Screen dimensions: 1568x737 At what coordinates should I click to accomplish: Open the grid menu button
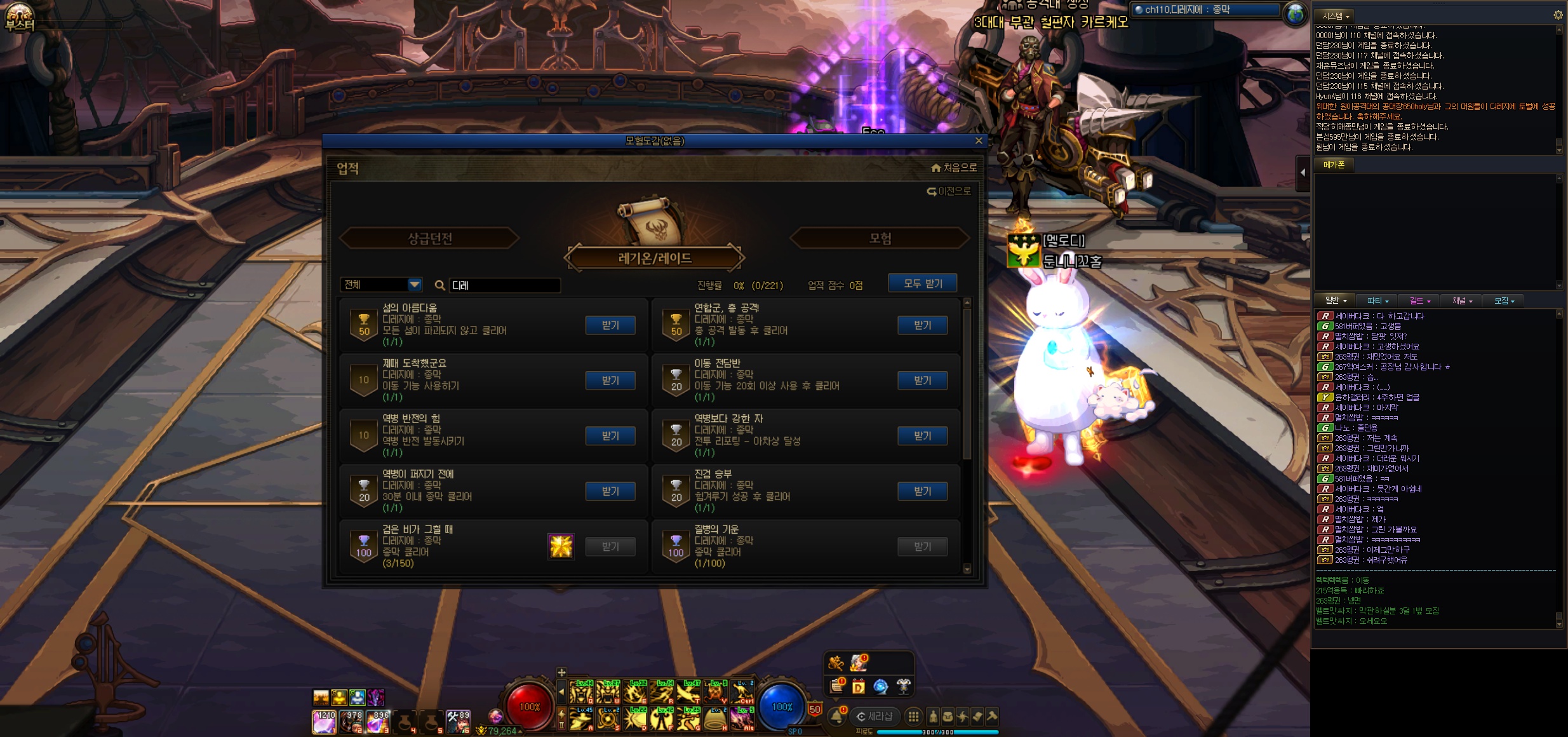coord(913,717)
